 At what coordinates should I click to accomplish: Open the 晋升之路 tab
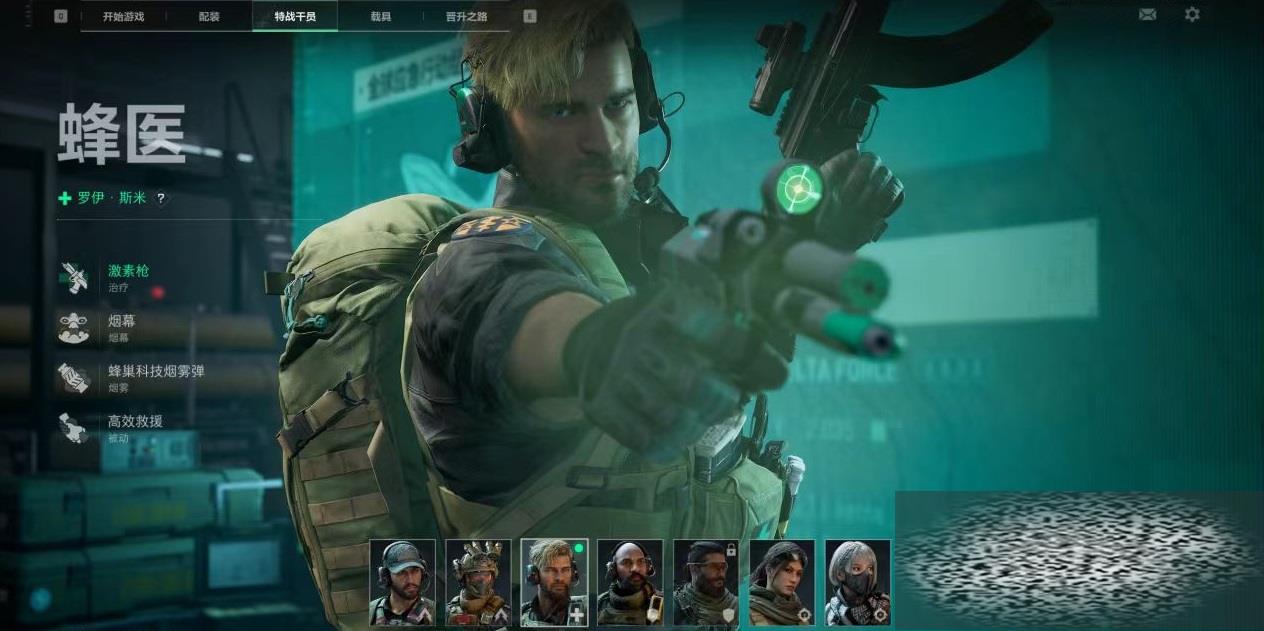[x=465, y=16]
